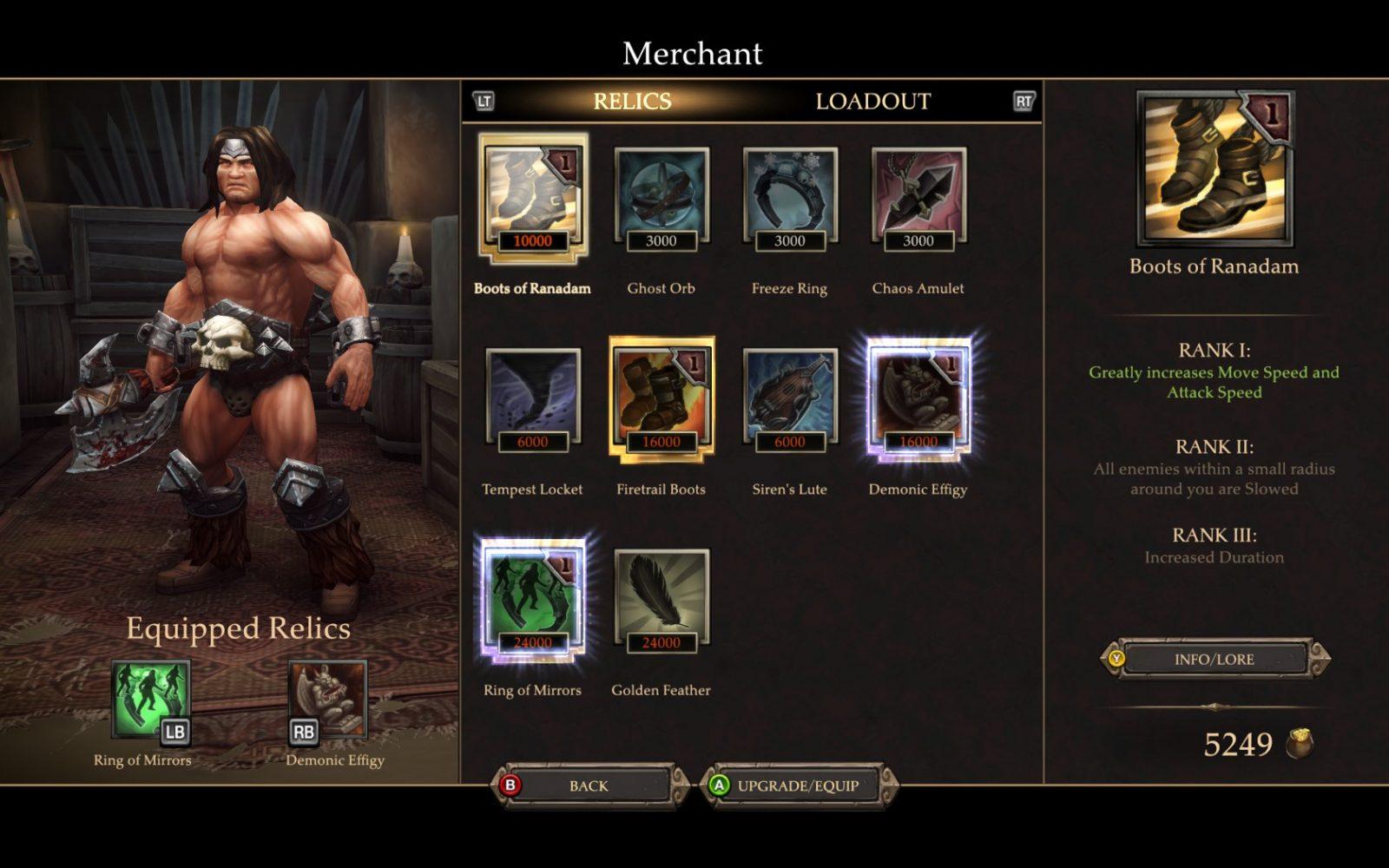This screenshot has height=868, width=1389.
Task: Switch to the Relics tab
Action: (632, 102)
